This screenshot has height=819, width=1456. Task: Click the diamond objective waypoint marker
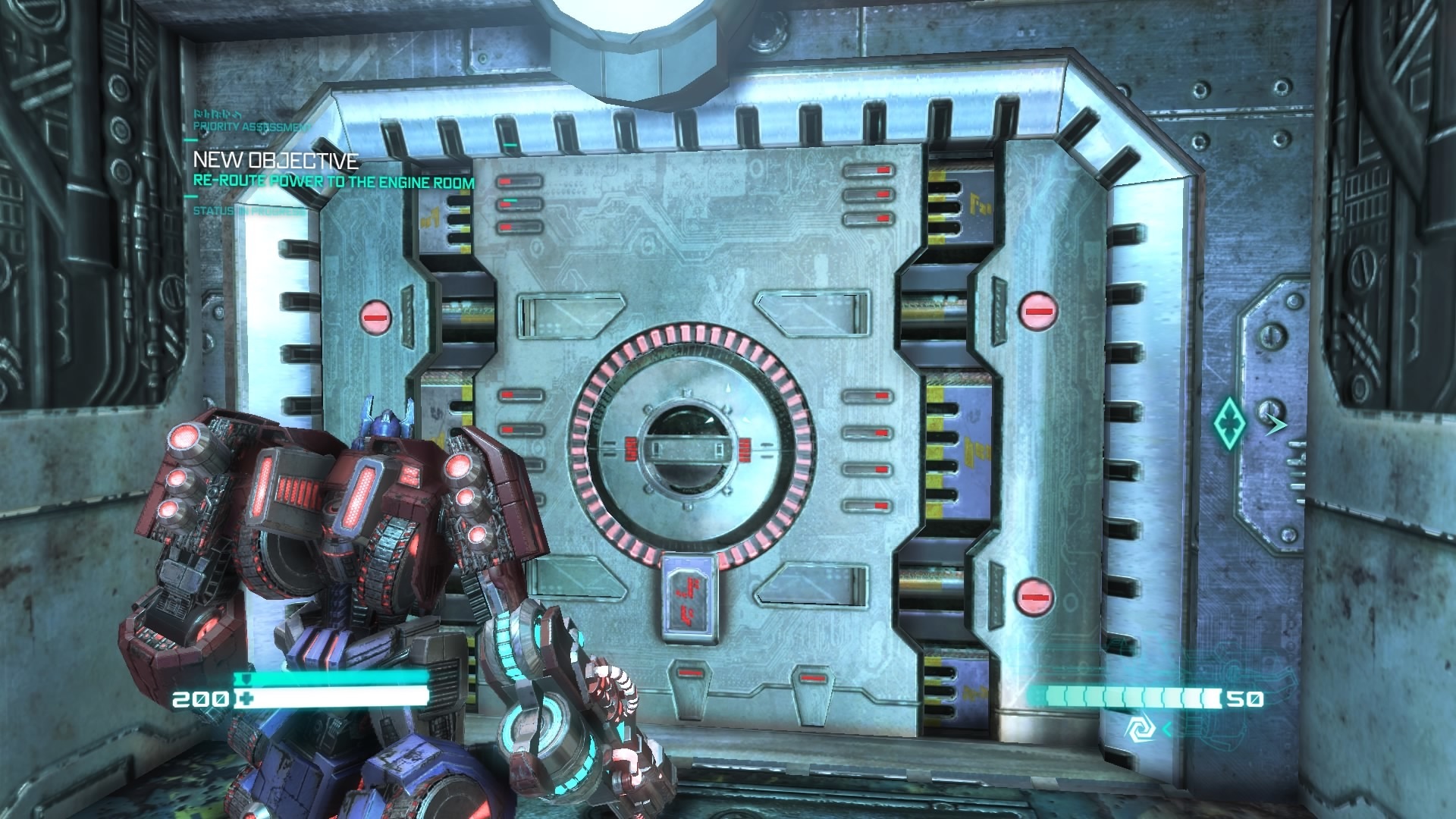point(1228,424)
